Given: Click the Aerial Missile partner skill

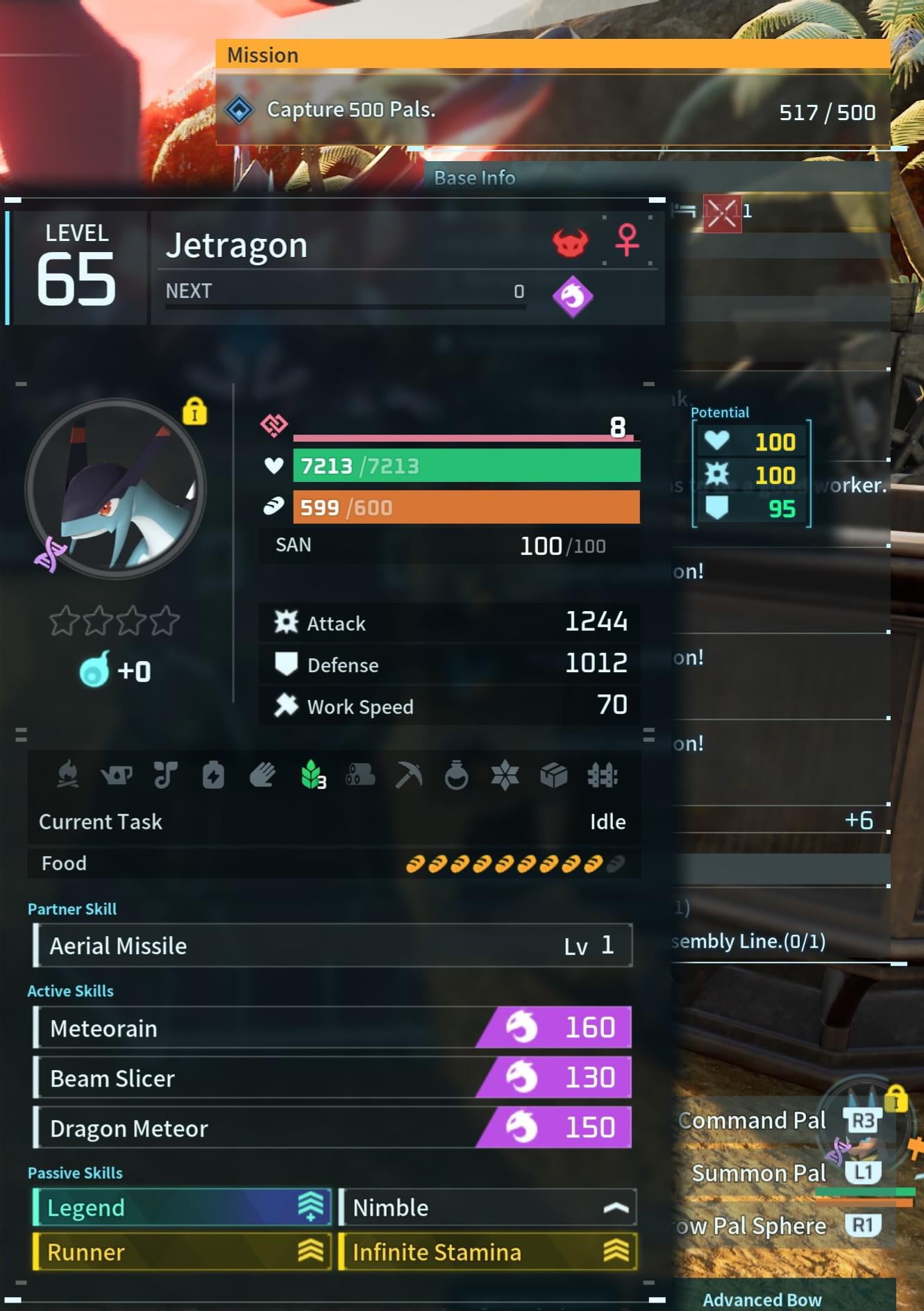Looking at the screenshot, I should pos(332,945).
